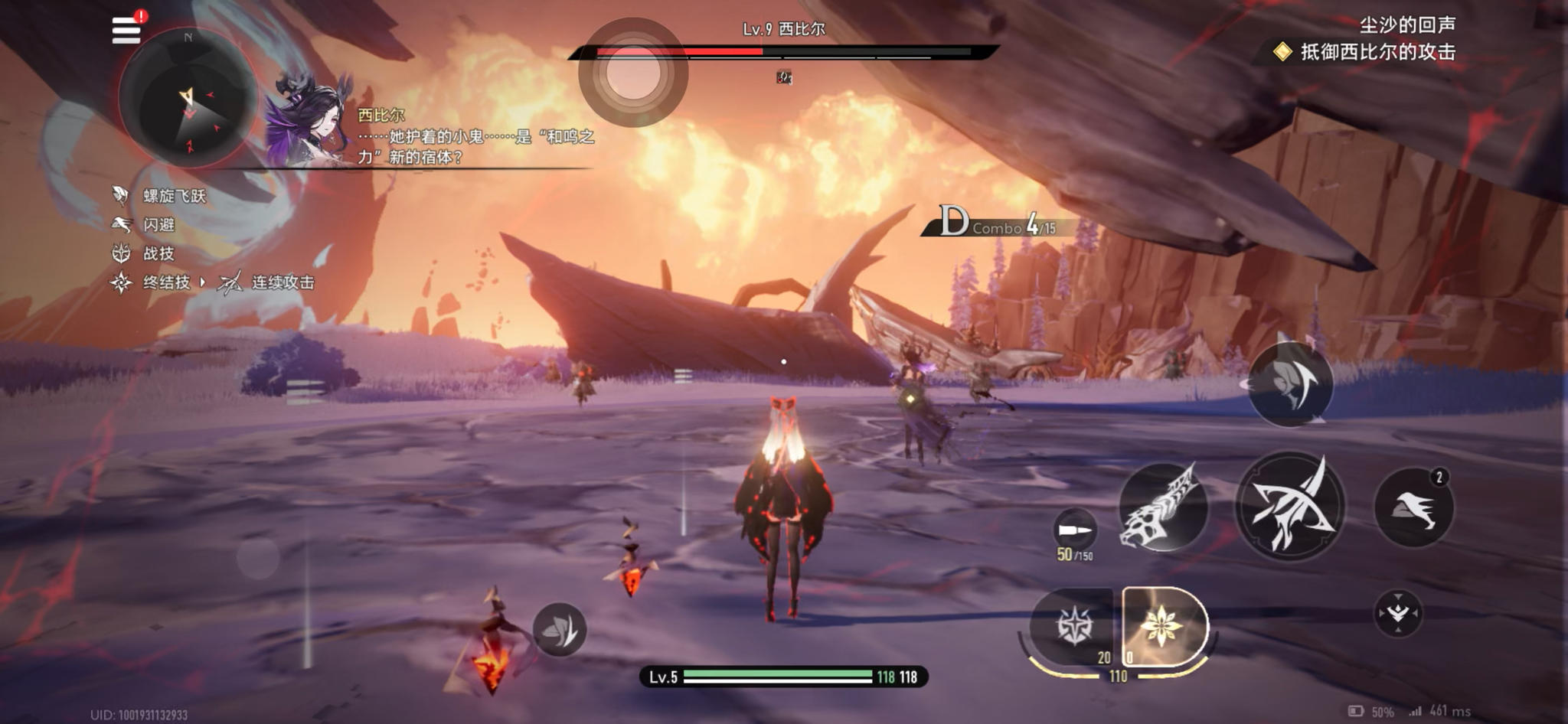This screenshot has width=1568, height=724.
Task: Open the 抵御西比尔的攻击 quest objective
Action: [x=1377, y=52]
